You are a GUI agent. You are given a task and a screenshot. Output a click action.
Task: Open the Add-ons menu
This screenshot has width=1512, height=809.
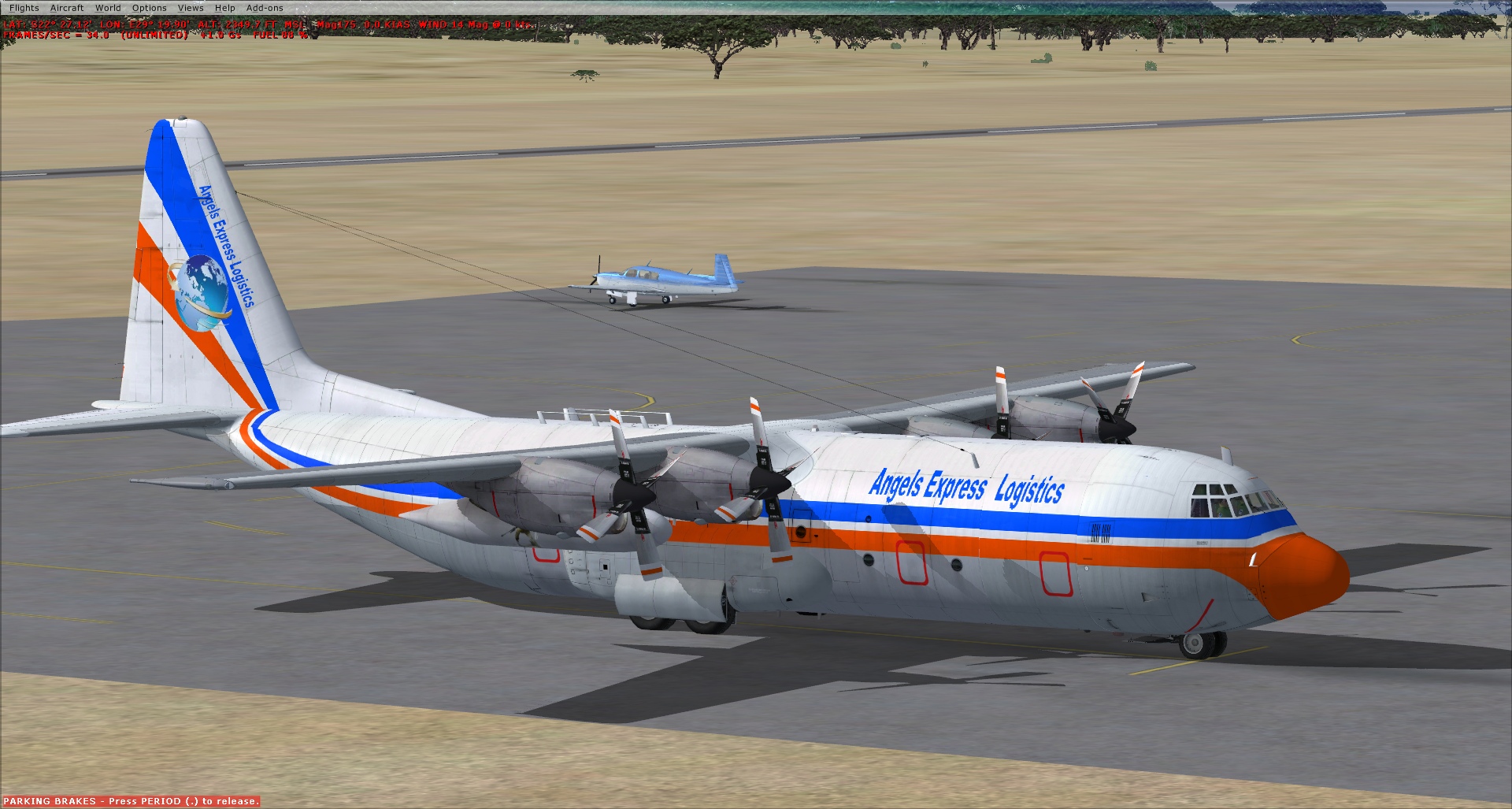(x=265, y=7)
